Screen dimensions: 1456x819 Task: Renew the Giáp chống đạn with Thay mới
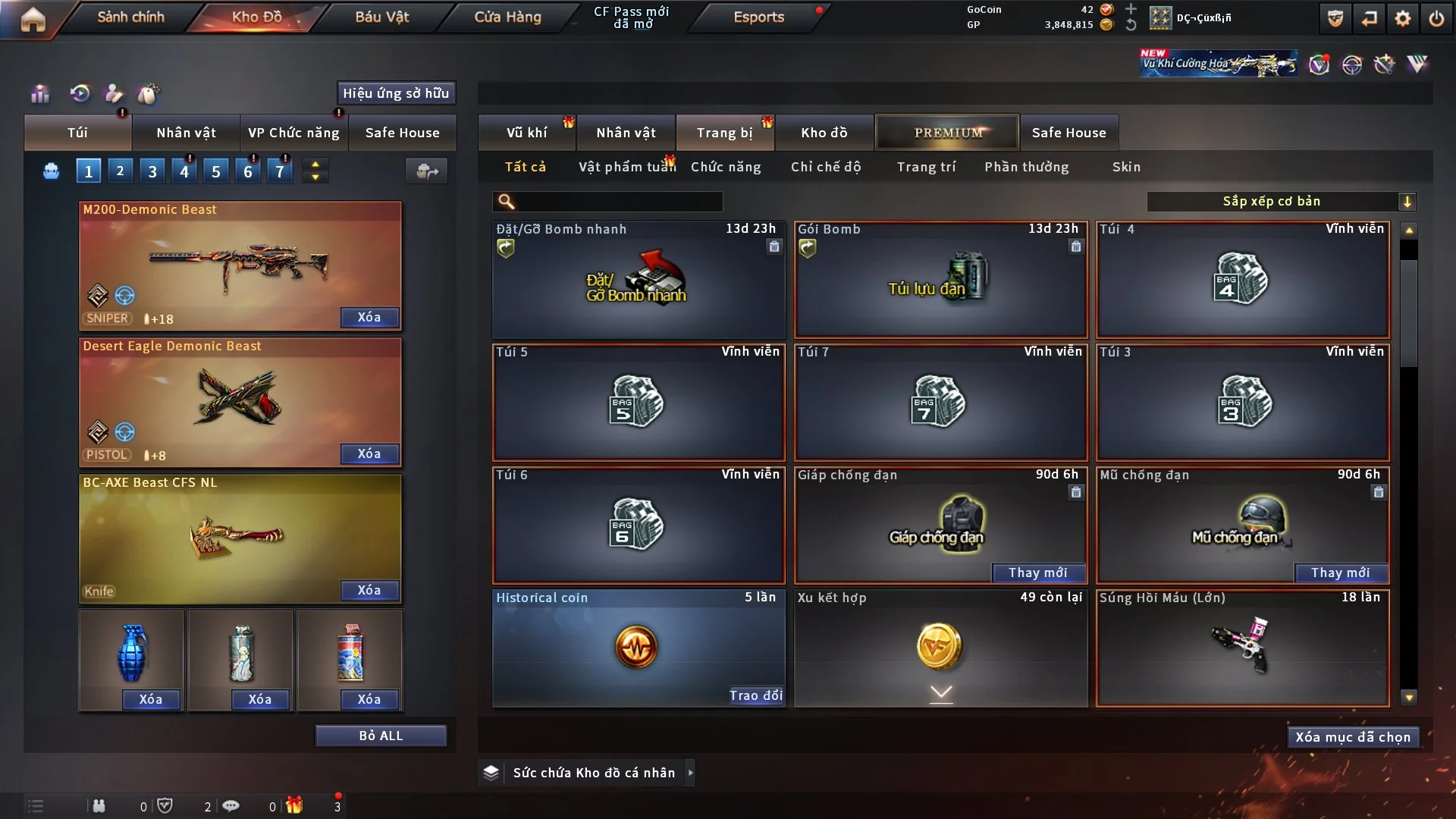[1037, 573]
